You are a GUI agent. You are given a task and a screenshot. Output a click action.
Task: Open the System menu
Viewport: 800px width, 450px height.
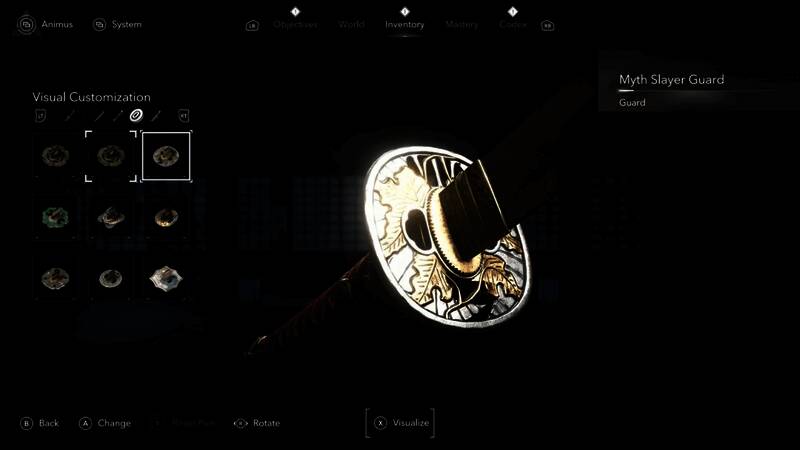(x=117, y=24)
